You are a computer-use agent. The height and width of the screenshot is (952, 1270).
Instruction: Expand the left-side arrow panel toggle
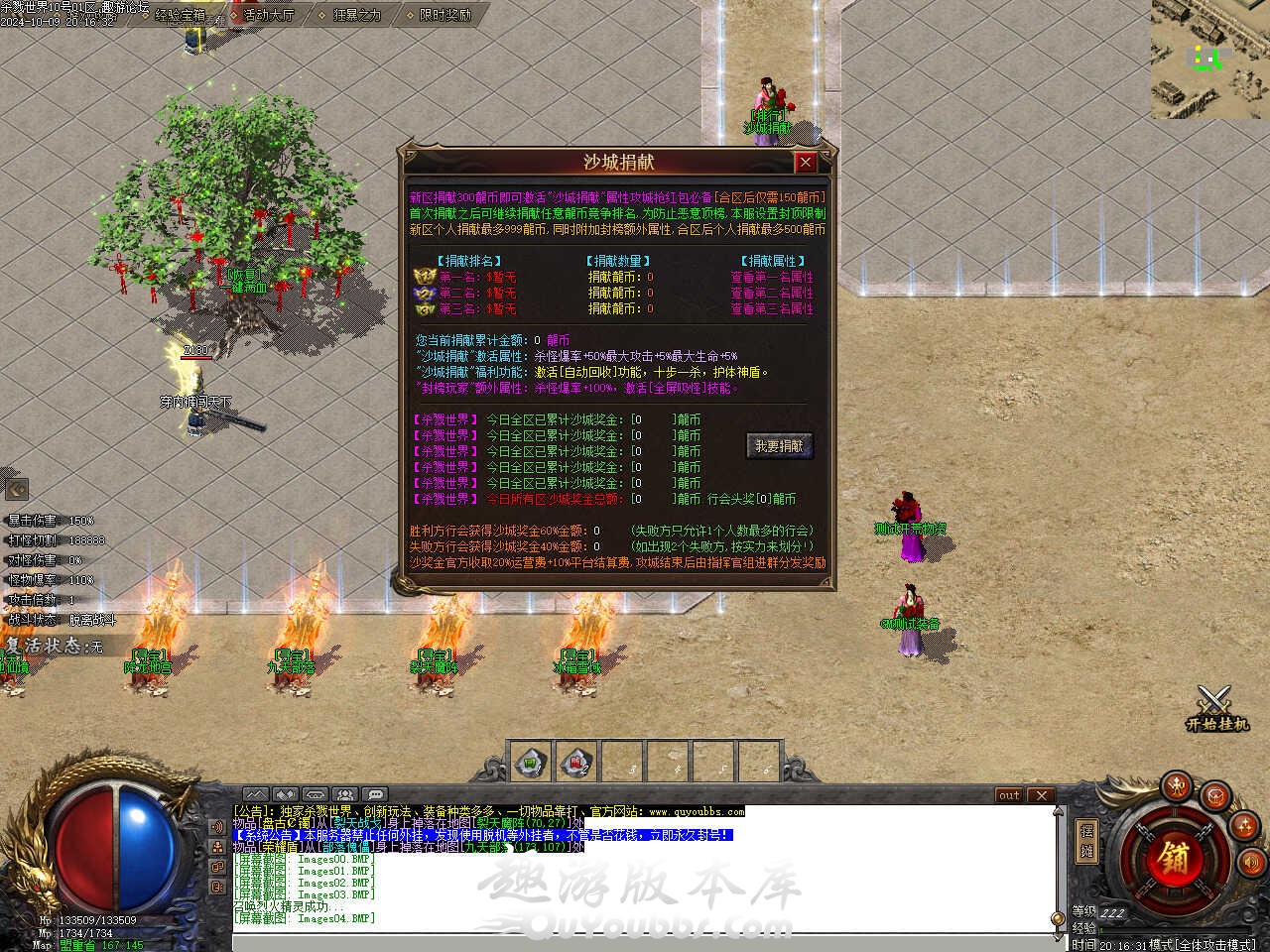point(16,489)
